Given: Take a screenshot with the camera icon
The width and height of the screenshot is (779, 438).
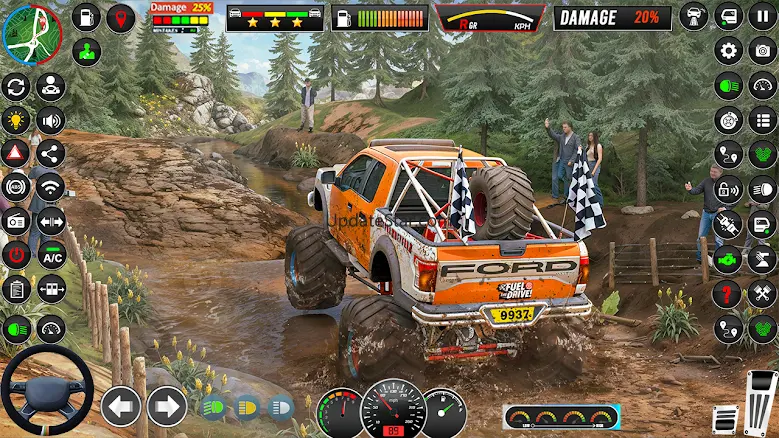Looking at the screenshot, I should pyautogui.click(x=16, y=221).
